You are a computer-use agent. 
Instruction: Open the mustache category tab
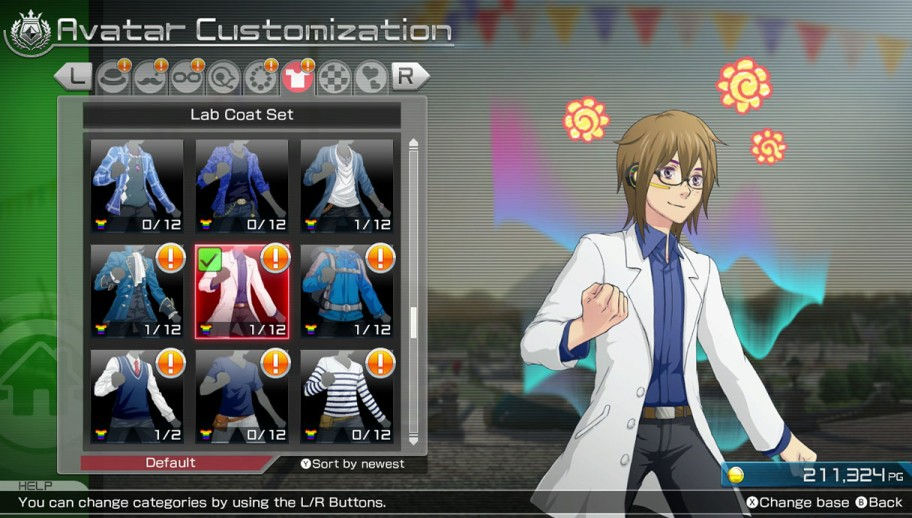149,77
